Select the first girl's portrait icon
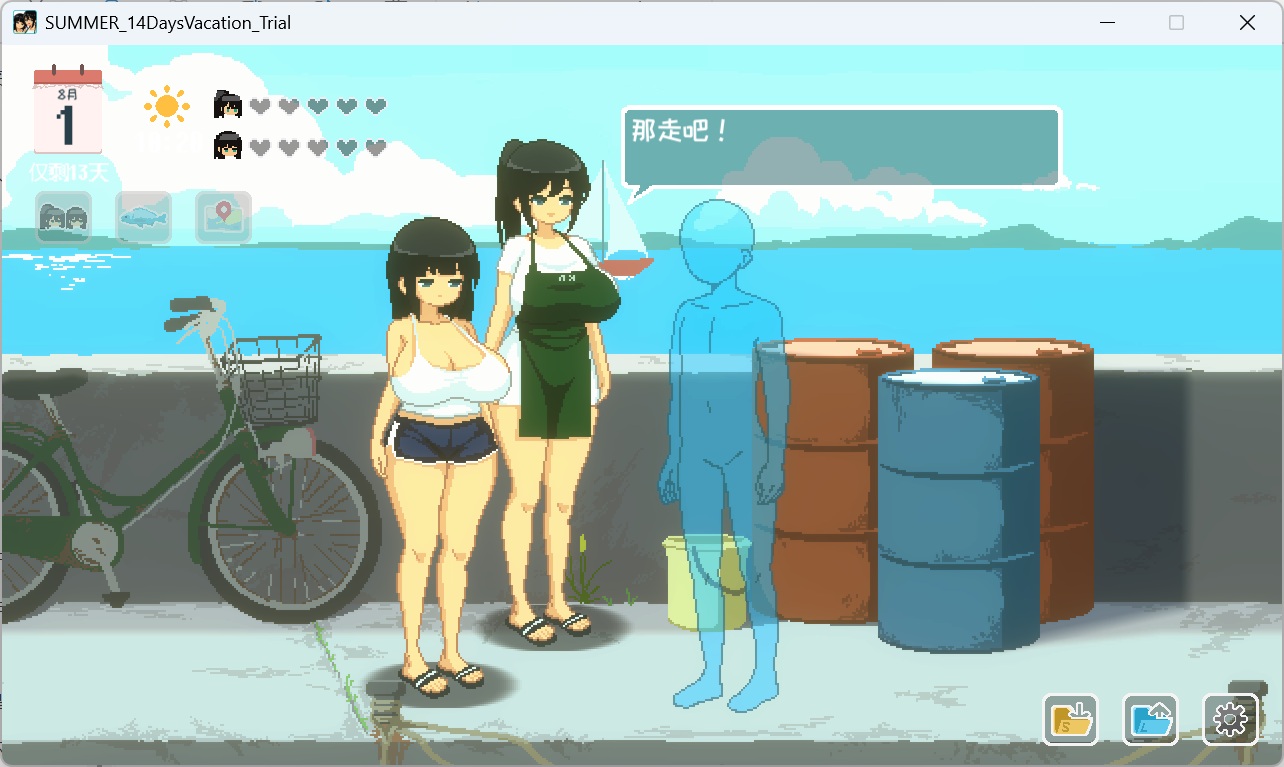The height and width of the screenshot is (767, 1284). pos(226,104)
